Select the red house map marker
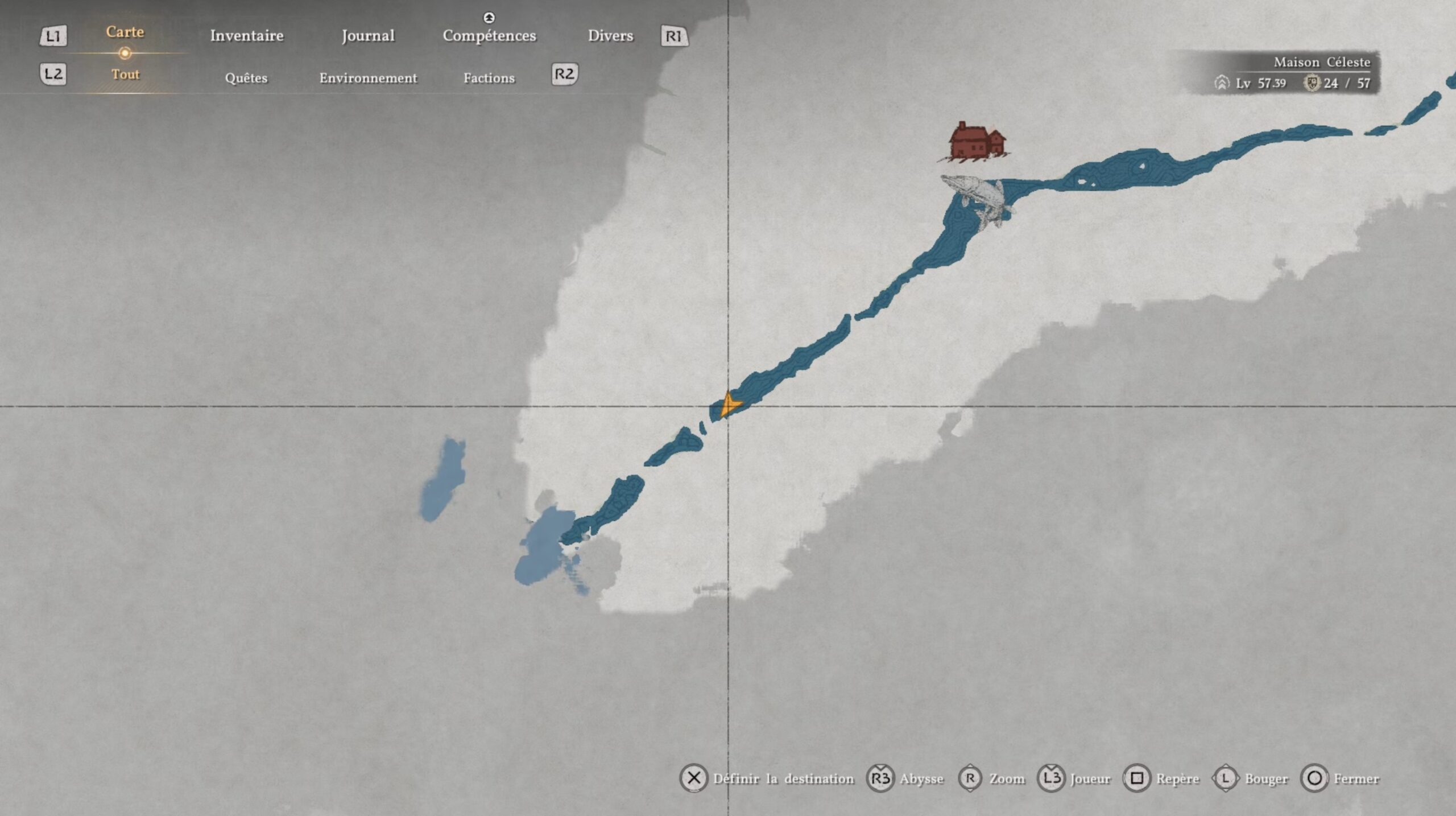The height and width of the screenshot is (816, 1456). tap(976, 141)
